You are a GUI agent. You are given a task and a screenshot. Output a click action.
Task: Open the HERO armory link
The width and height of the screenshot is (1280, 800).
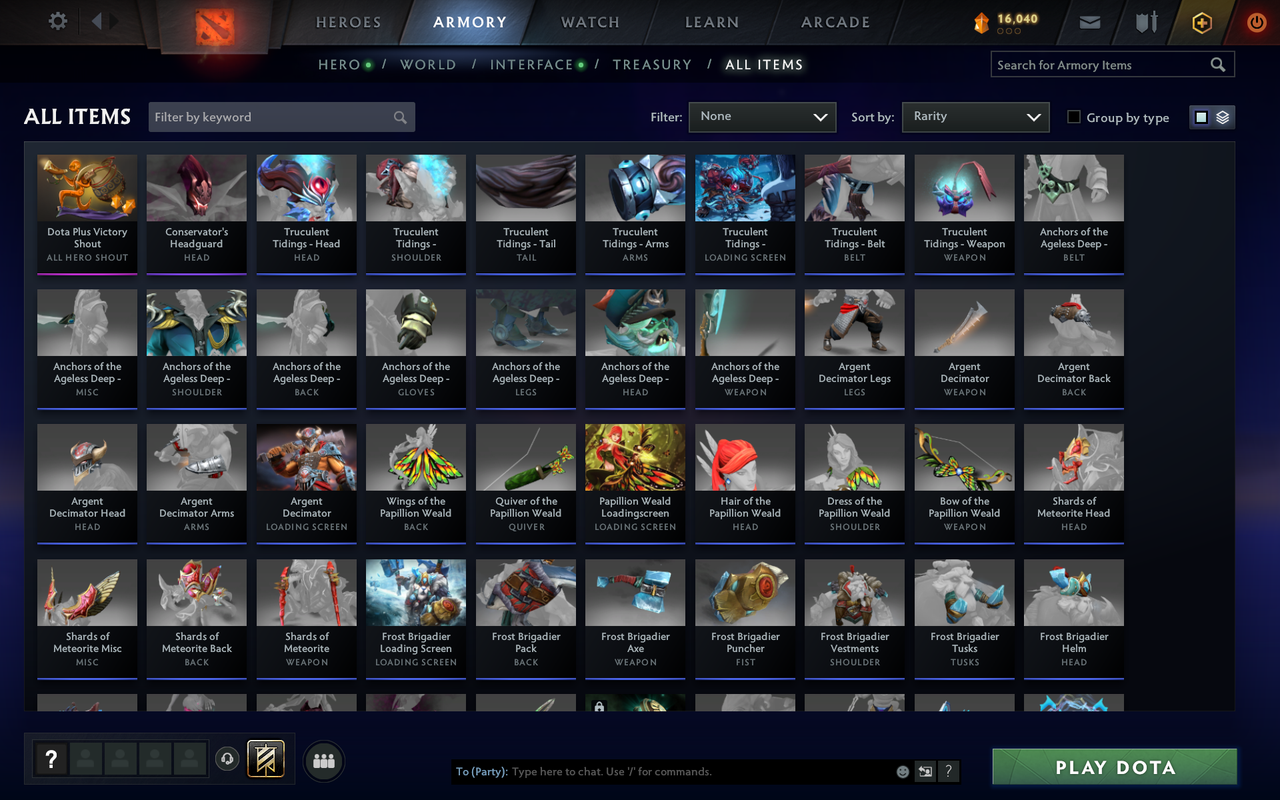click(338, 64)
